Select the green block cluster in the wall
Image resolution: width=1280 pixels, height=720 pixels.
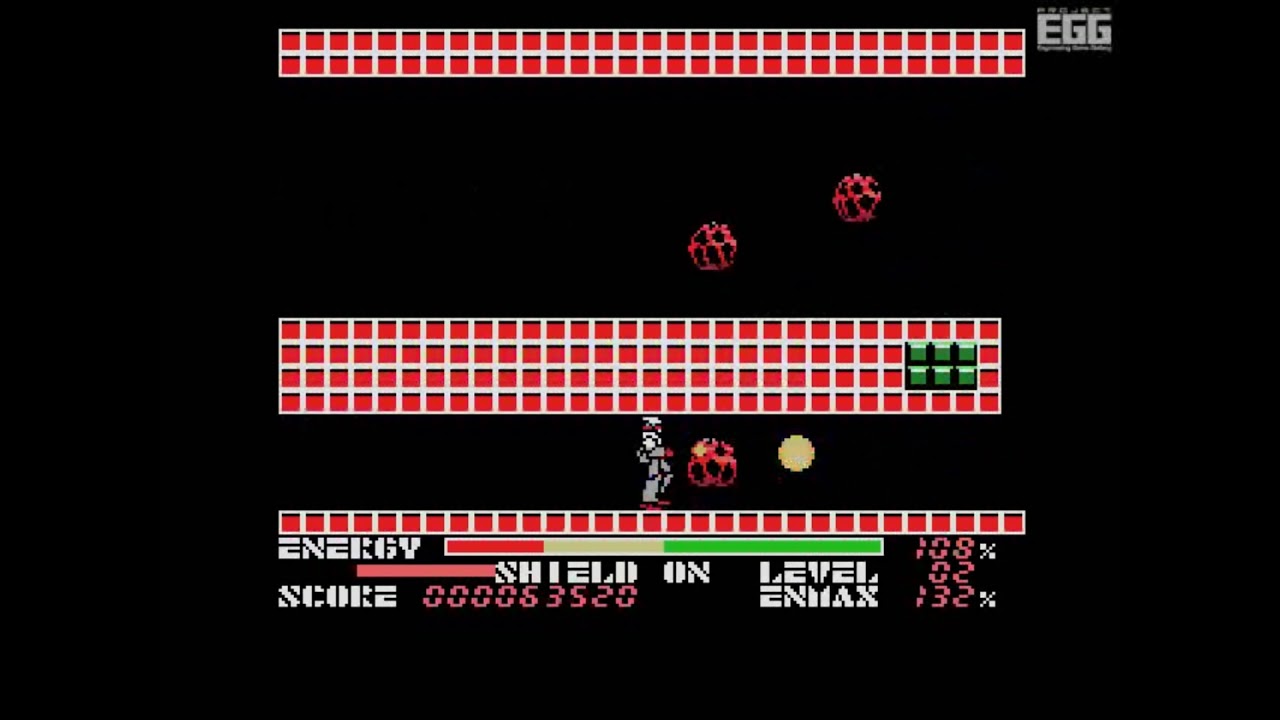coord(941,366)
